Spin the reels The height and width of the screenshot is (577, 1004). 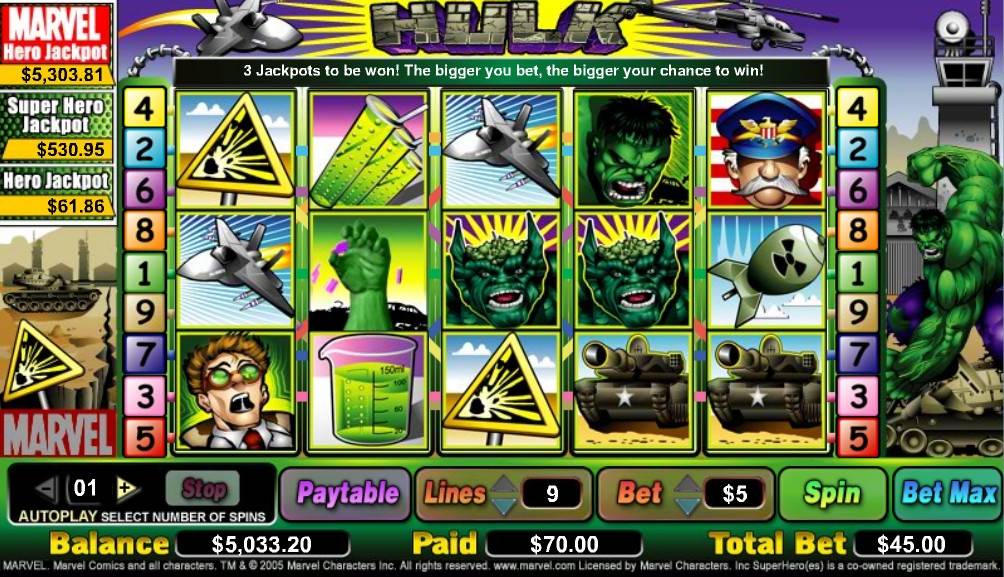[x=831, y=493]
